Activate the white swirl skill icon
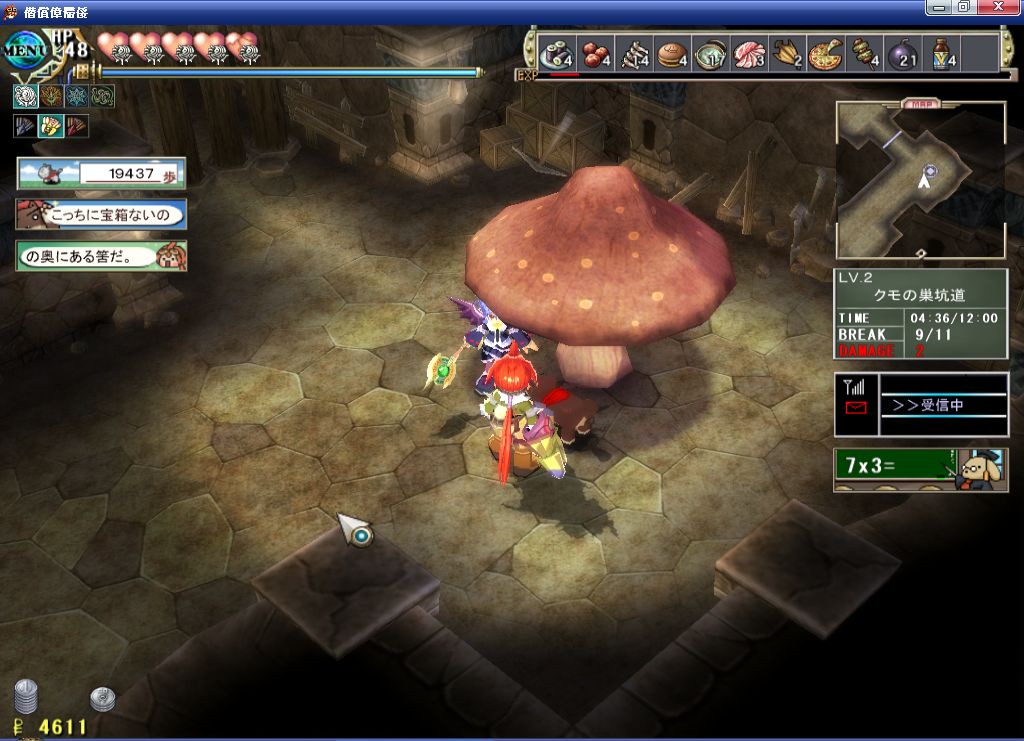 pyautogui.click(x=25, y=96)
